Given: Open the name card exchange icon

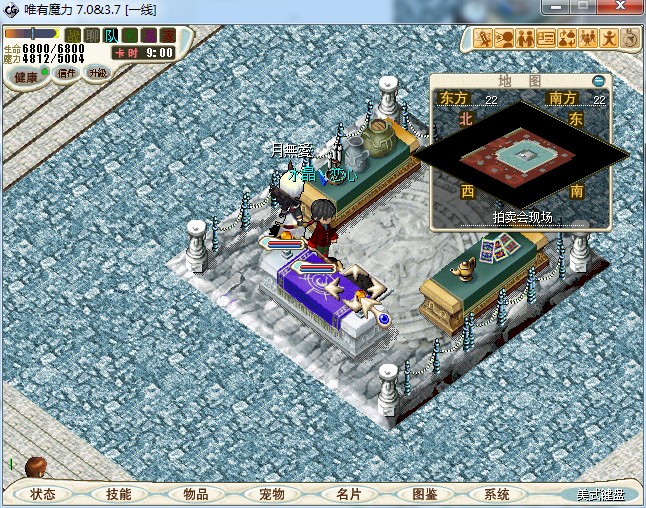Looking at the screenshot, I should pyautogui.click(x=546, y=39).
